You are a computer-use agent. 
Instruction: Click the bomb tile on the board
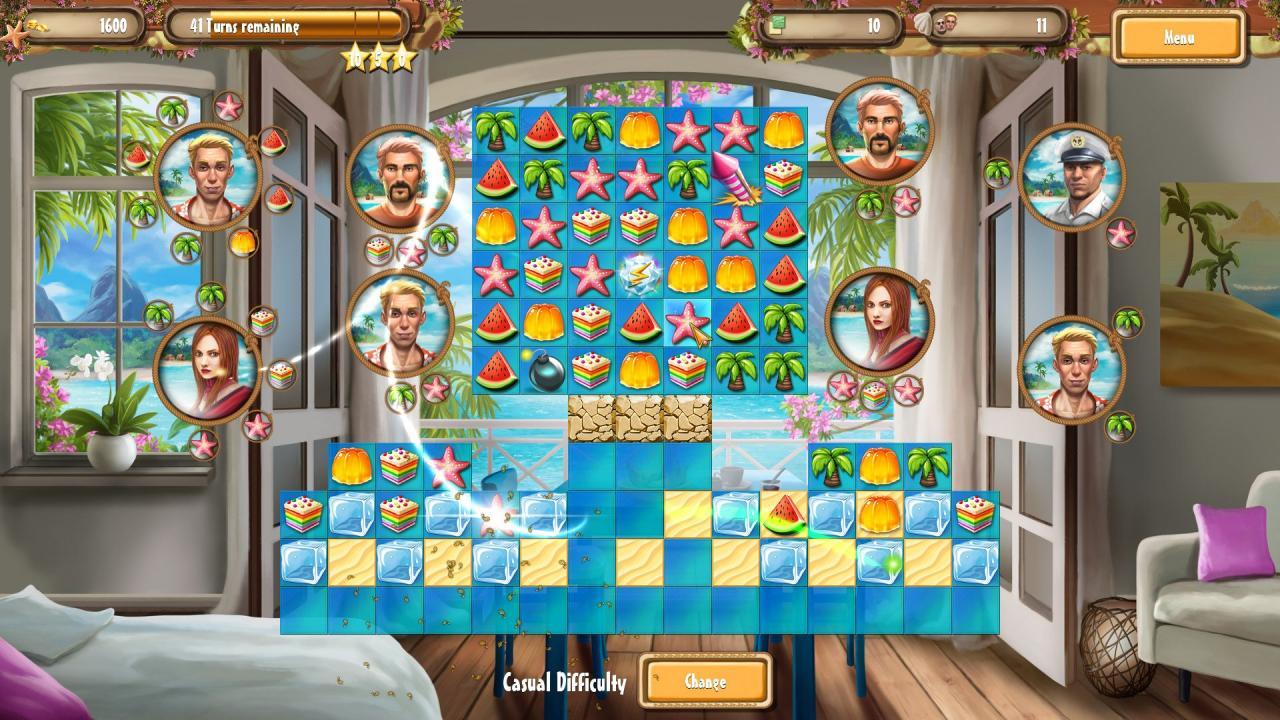[x=545, y=371]
